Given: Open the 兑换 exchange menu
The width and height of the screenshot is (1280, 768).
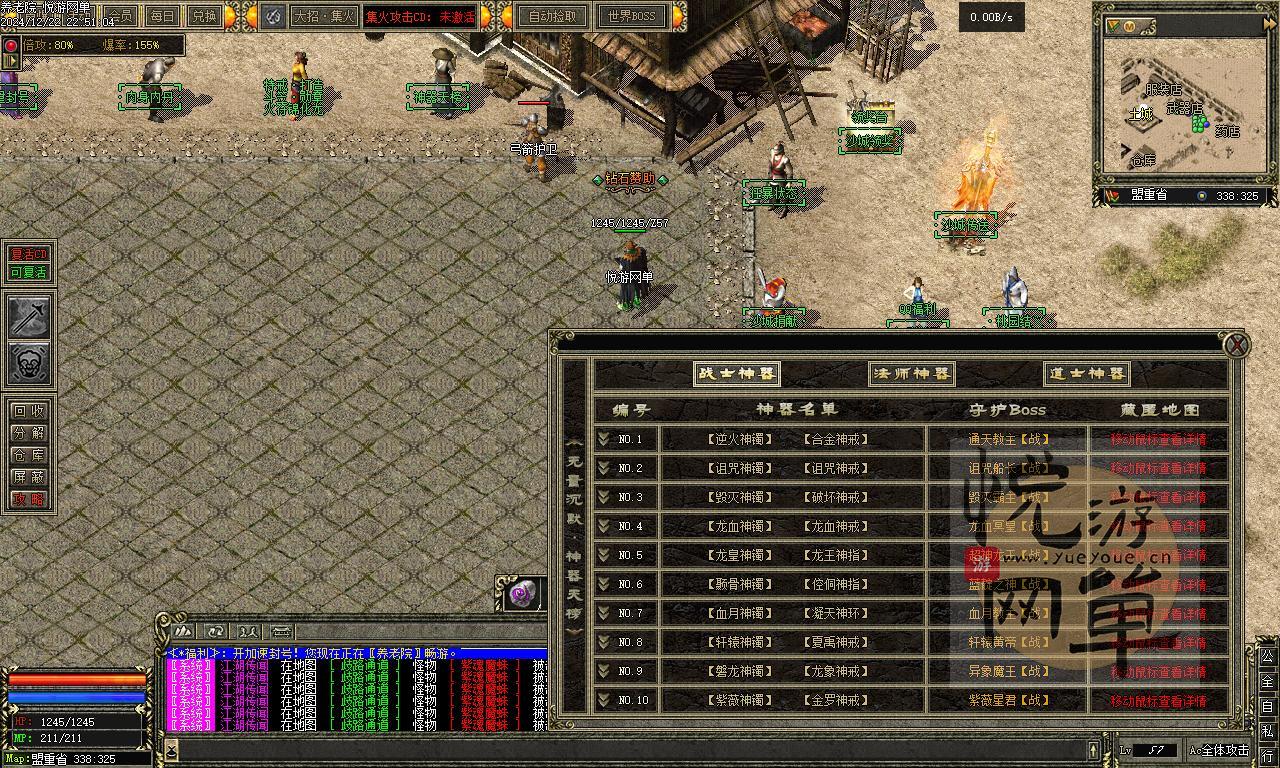Looking at the screenshot, I should coord(204,16).
